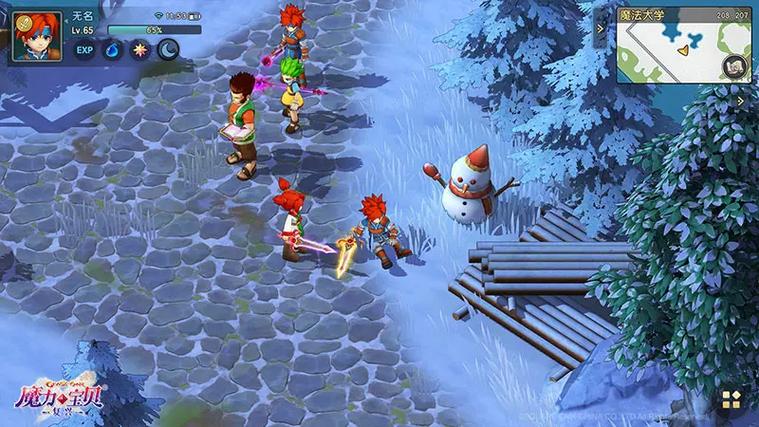Select the blue water drop status icon
The image size is (759, 427).
pyautogui.click(x=112, y=50)
